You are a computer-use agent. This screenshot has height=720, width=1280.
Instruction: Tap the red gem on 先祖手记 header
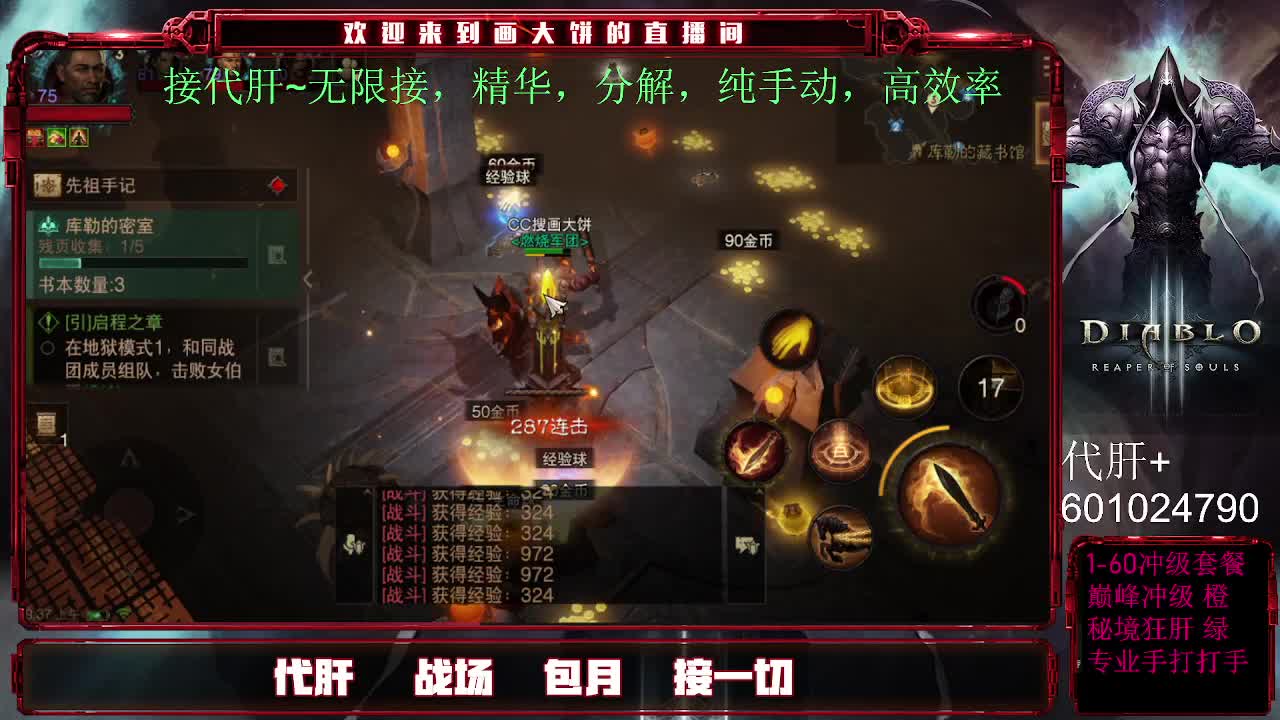[275, 183]
